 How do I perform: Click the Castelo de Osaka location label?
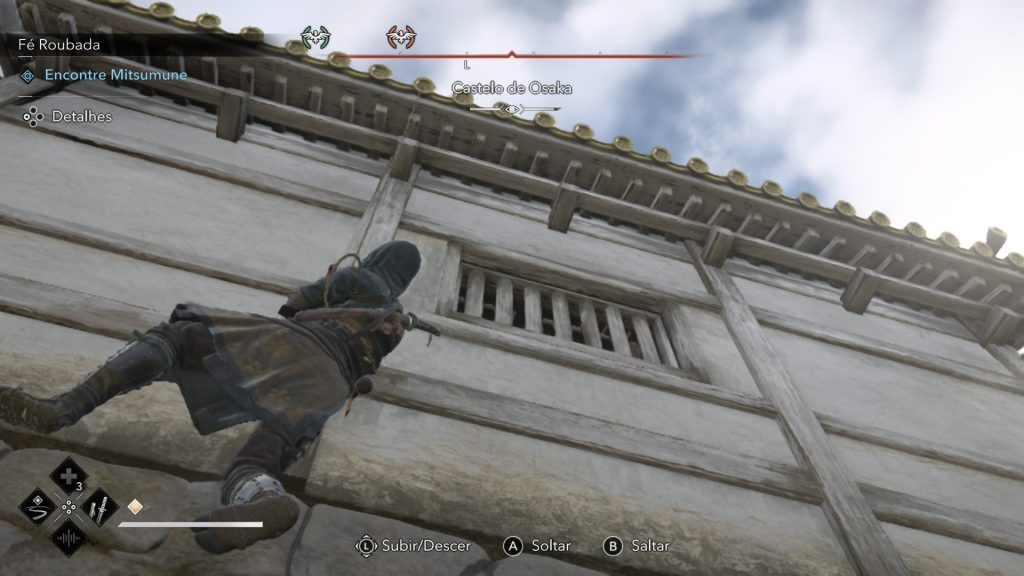click(x=511, y=88)
